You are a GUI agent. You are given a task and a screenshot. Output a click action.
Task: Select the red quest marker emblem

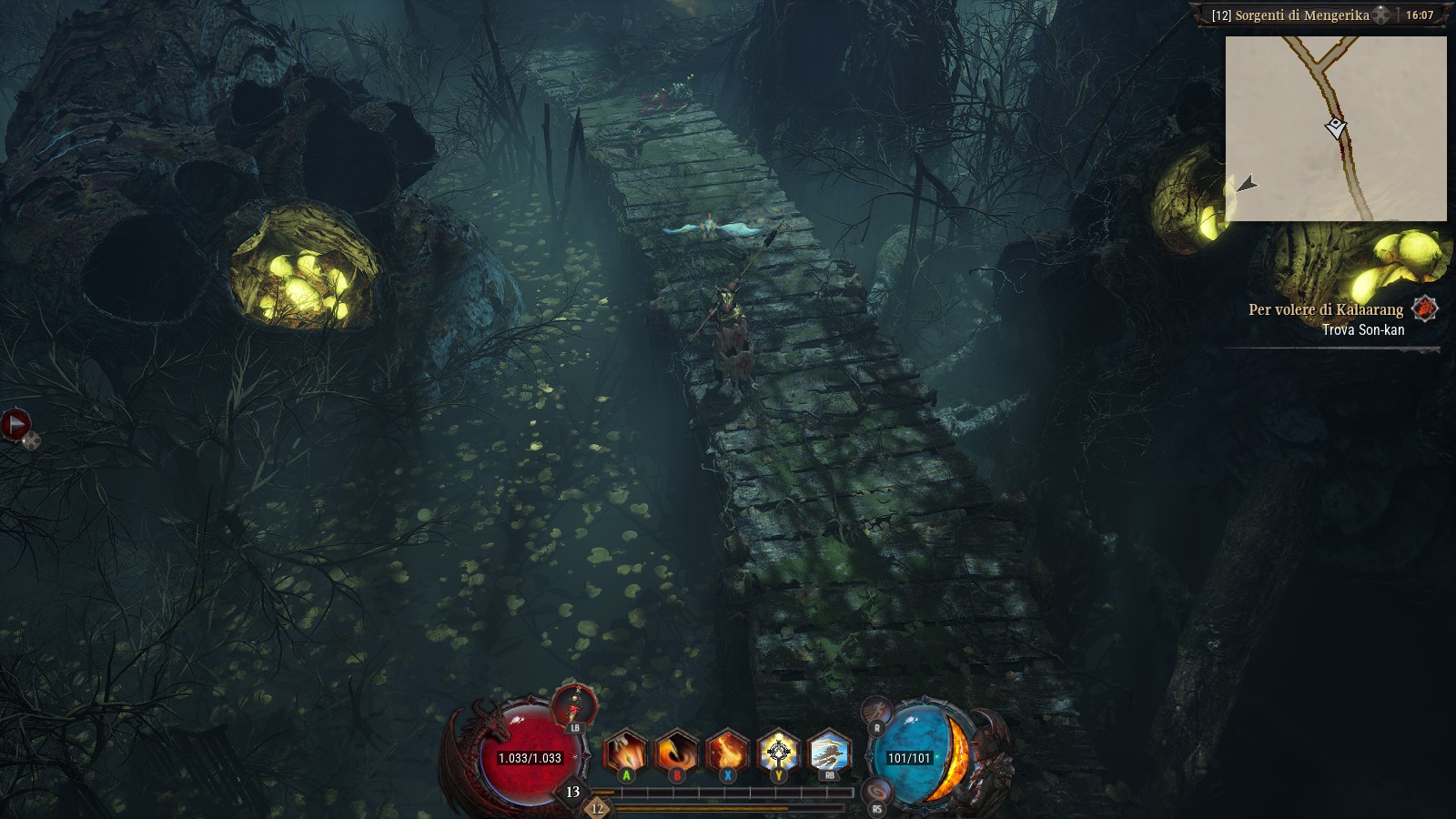(x=1424, y=309)
